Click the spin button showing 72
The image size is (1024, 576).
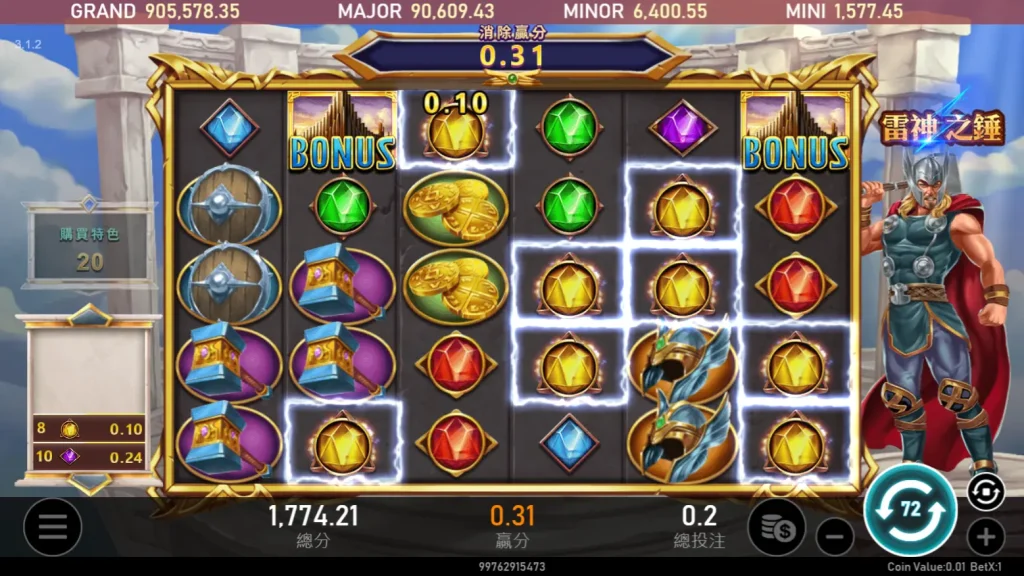click(910, 510)
